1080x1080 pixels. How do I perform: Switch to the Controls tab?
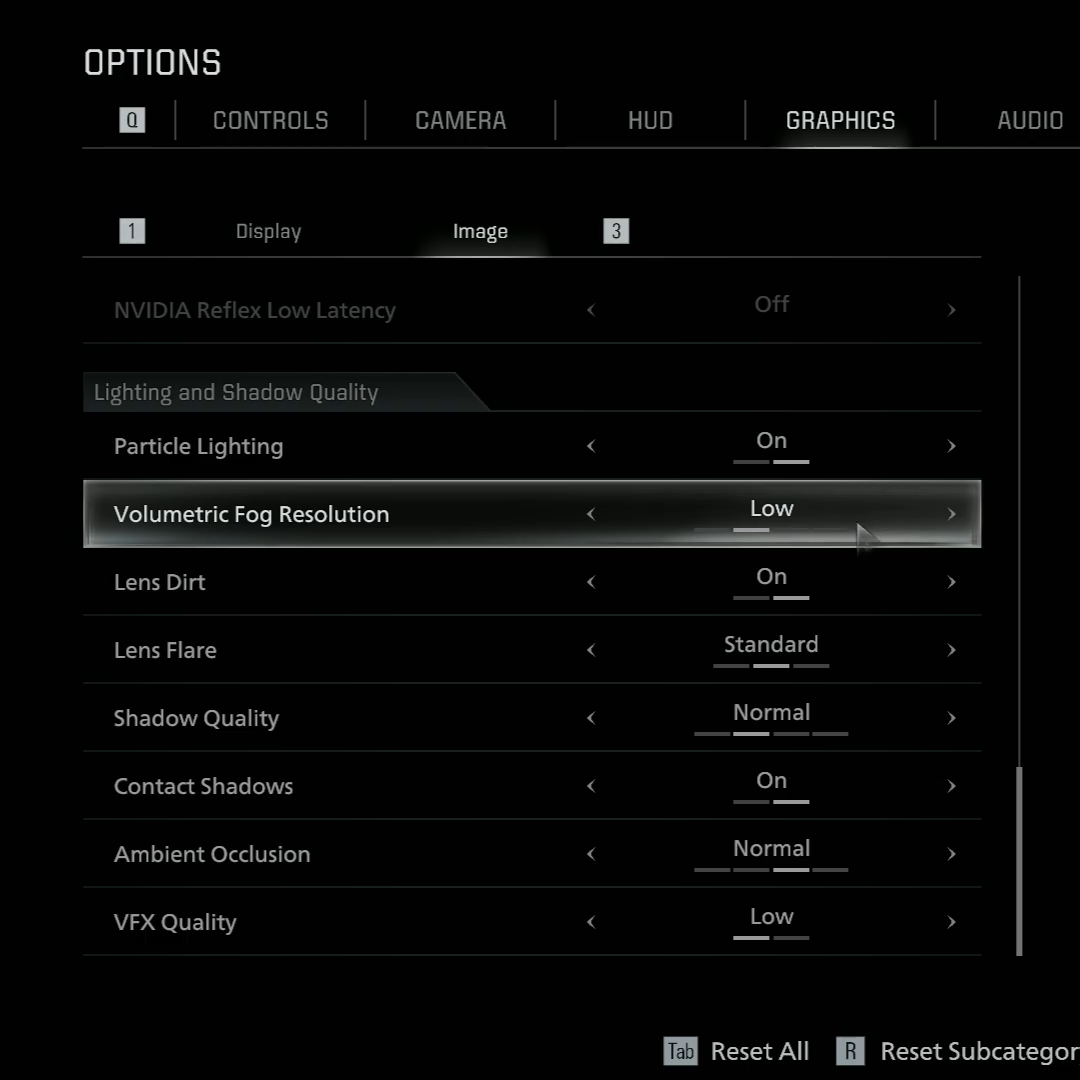[x=270, y=121]
